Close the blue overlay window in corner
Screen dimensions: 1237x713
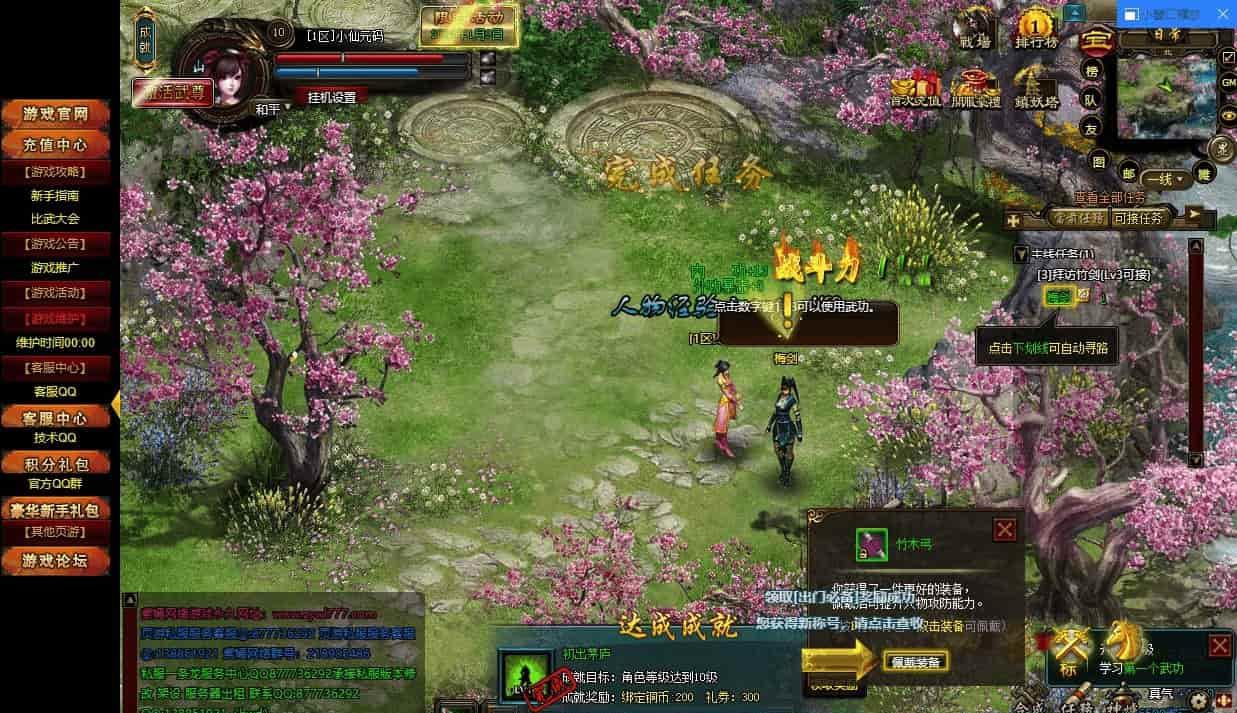(x=1221, y=15)
